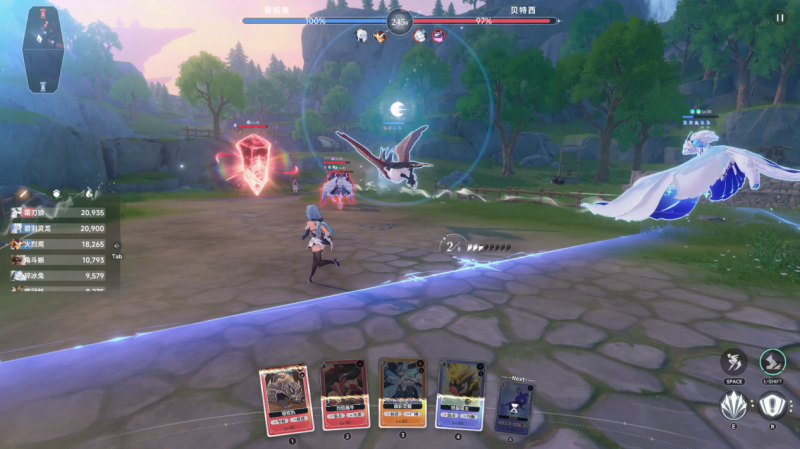The width and height of the screenshot is (800, 449).
Task: Open the hexagonal lane minimap
Action: click(x=42, y=48)
